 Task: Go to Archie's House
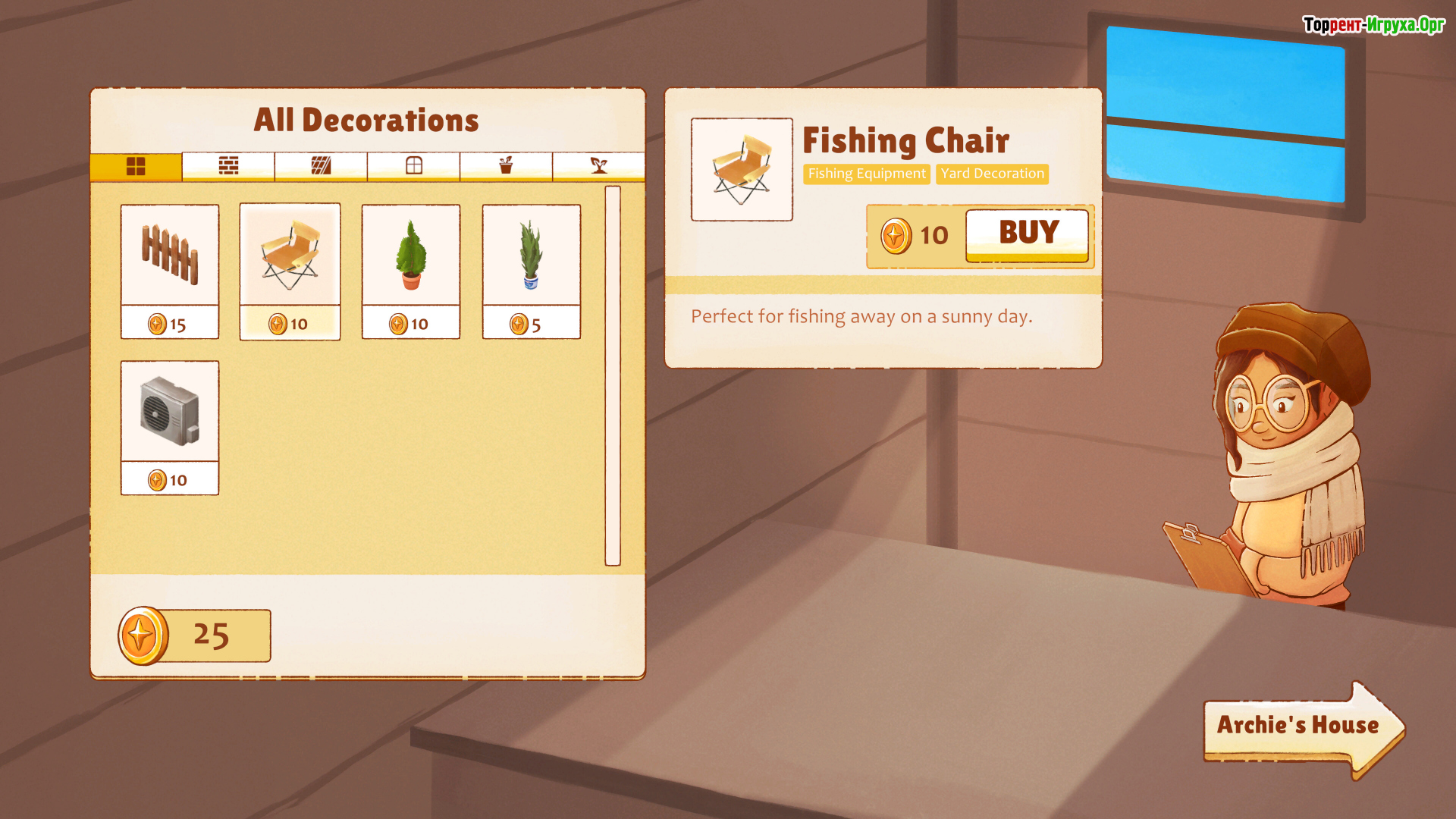tap(1298, 726)
